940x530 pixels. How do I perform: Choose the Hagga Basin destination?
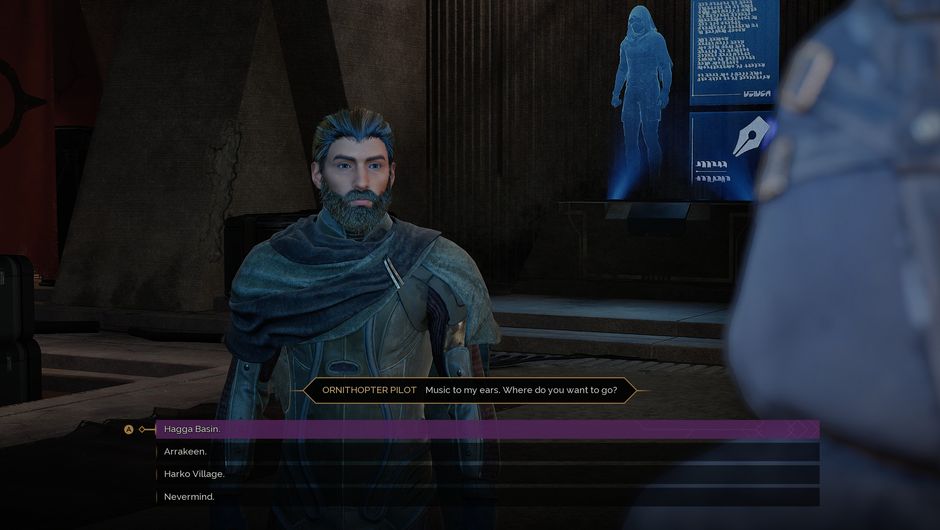[192, 429]
